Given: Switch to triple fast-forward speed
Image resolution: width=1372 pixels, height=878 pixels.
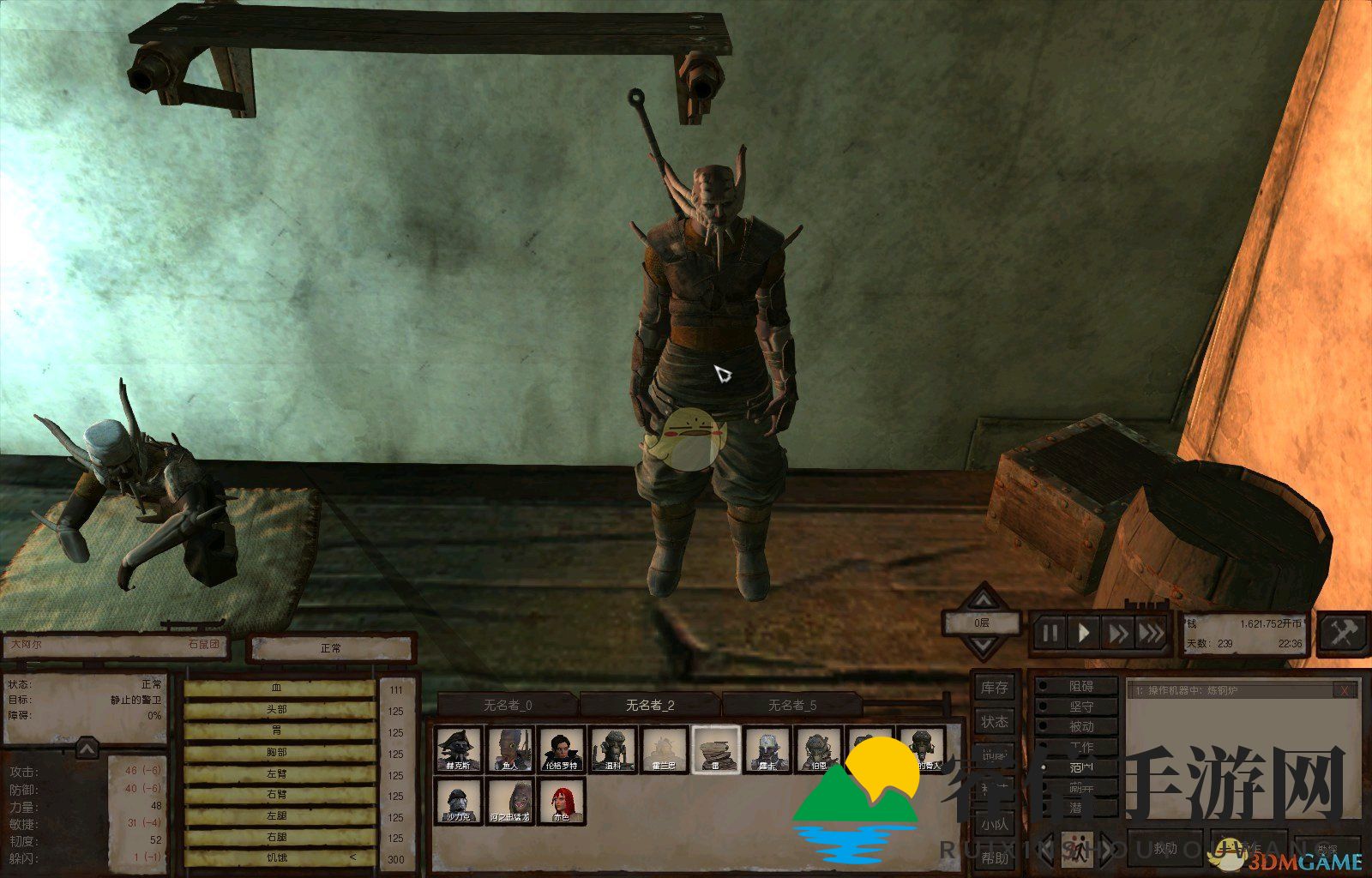Looking at the screenshot, I should point(1152,634).
